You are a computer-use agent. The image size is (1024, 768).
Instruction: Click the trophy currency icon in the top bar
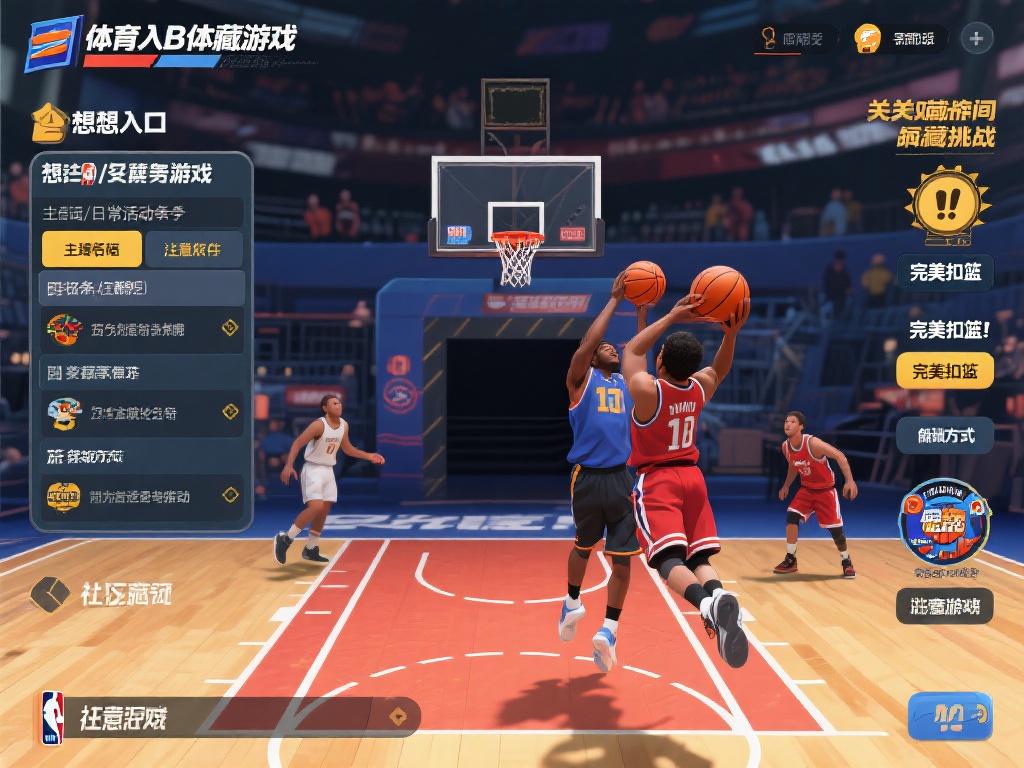(x=769, y=39)
